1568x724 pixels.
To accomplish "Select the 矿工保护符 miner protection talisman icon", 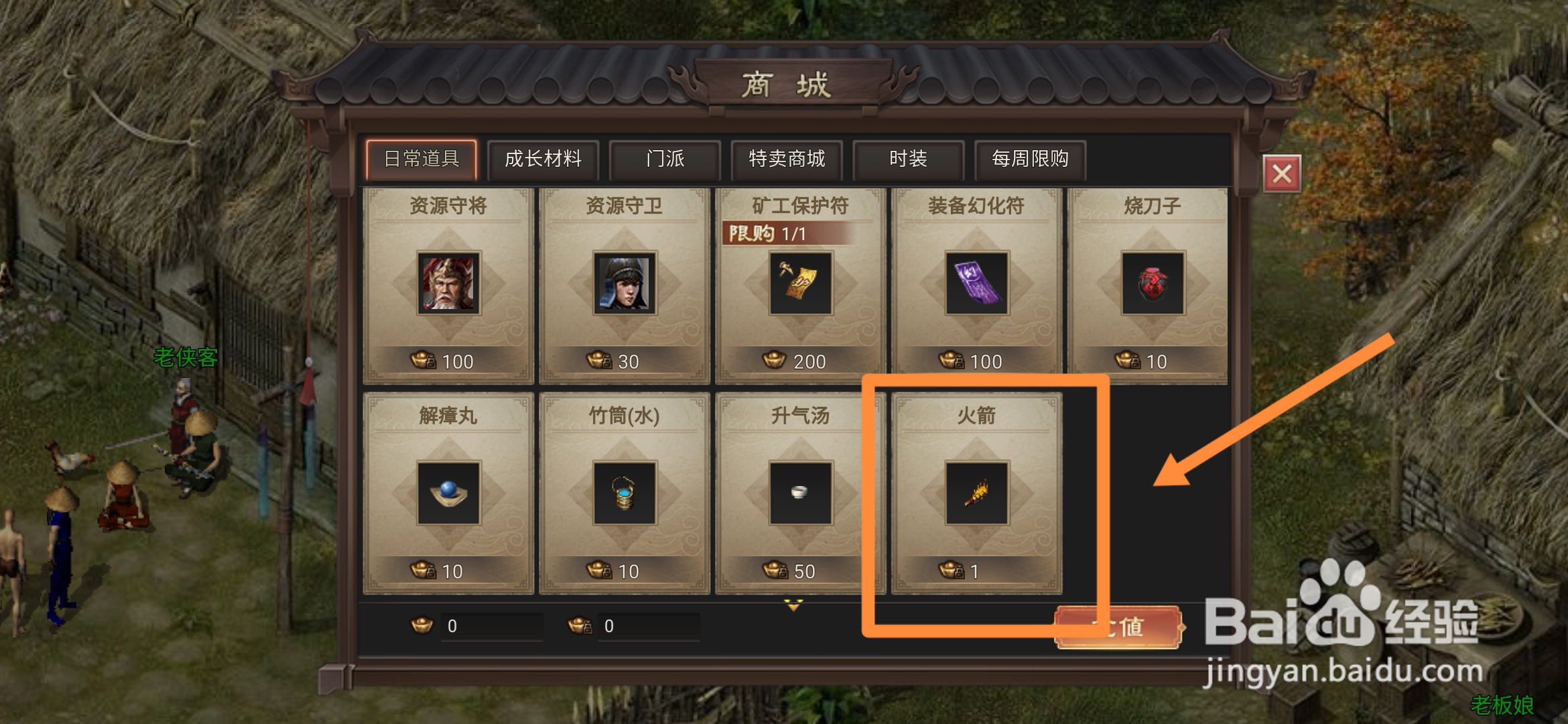I will click(x=801, y=284).
